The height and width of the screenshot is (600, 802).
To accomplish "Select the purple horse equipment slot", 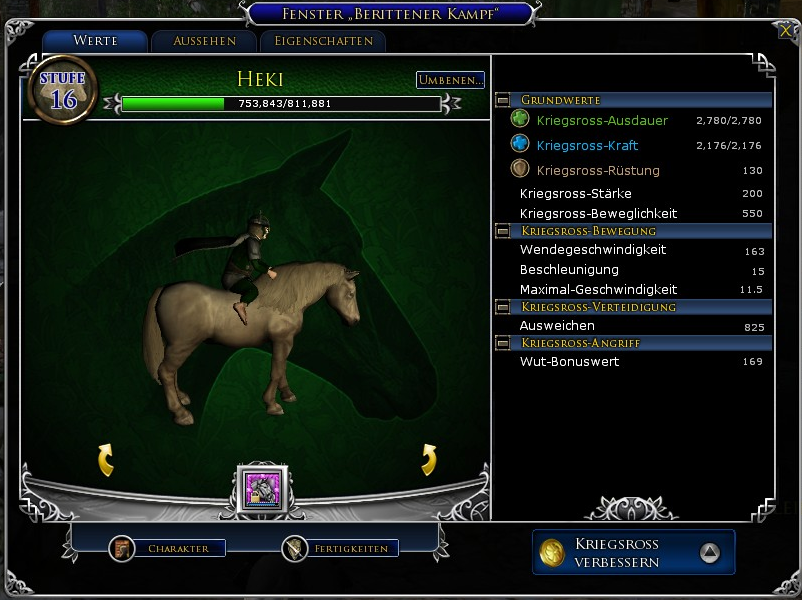I will click(x=262, y=489).
